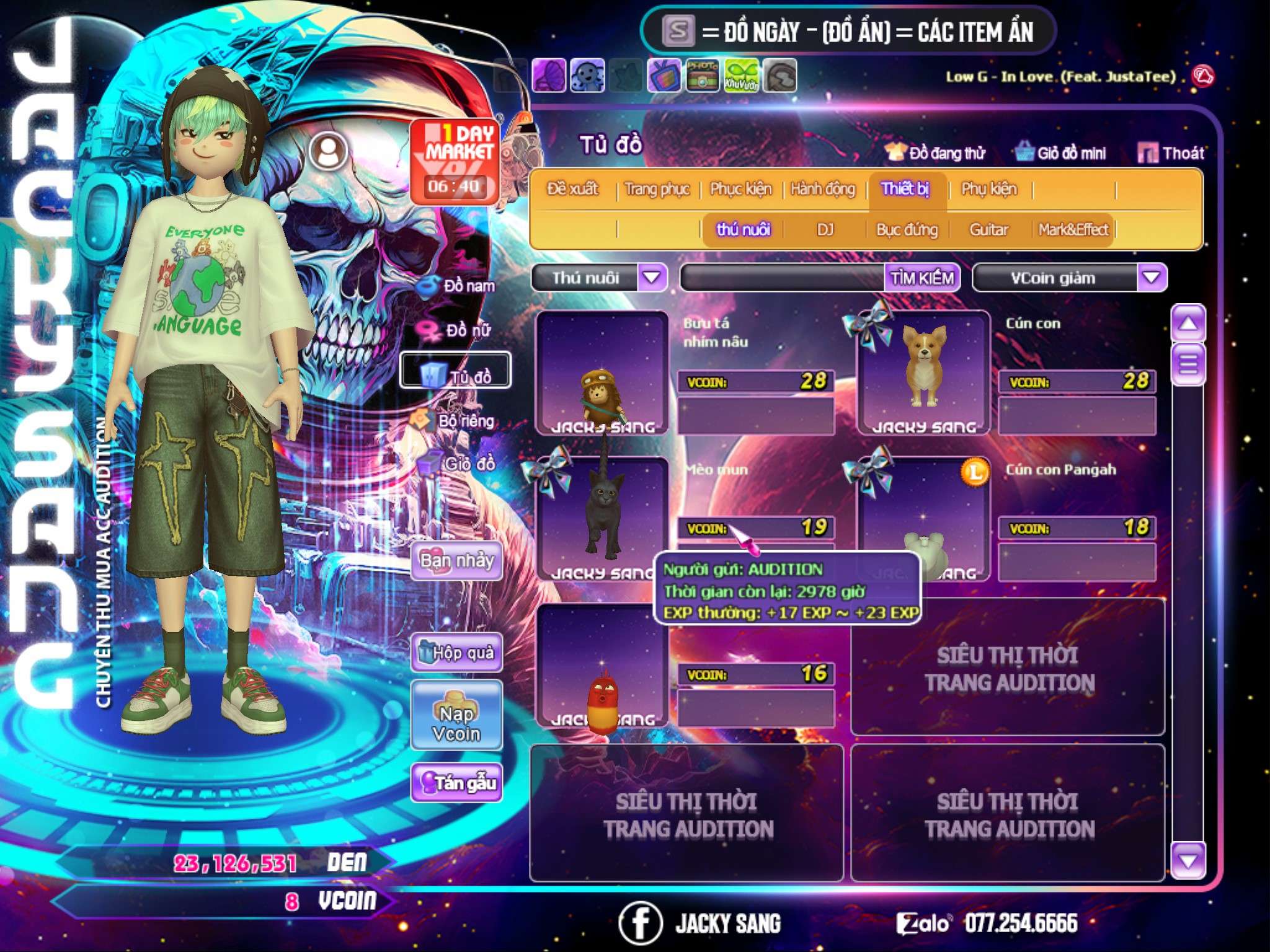Expand the Thú nuôi filter dropdown
The image size is (1270, 952).
pyautogui.click(x=652, y=278)
